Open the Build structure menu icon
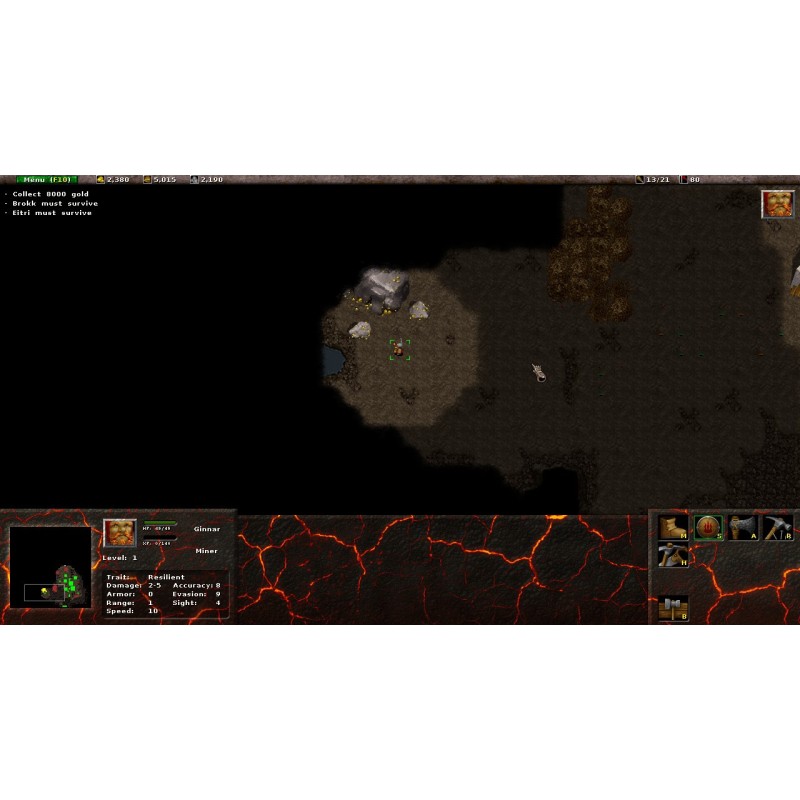The image size is (800, 800). point(672,607)
